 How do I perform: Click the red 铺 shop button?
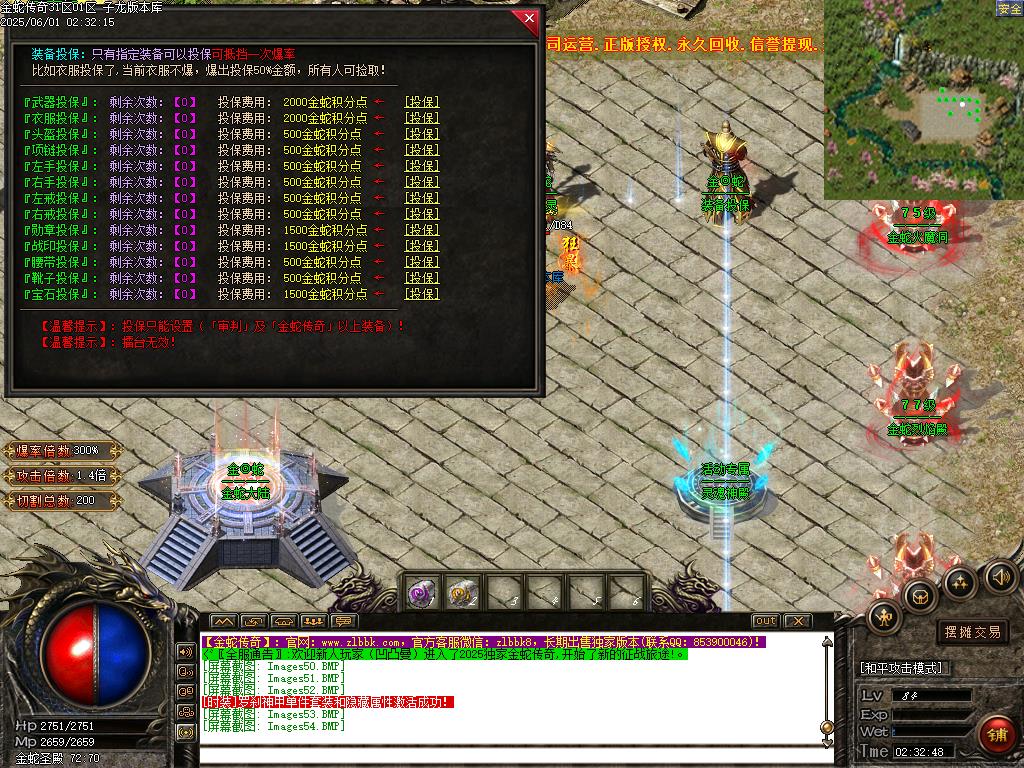pyautogui.click(x=996, y=734)
